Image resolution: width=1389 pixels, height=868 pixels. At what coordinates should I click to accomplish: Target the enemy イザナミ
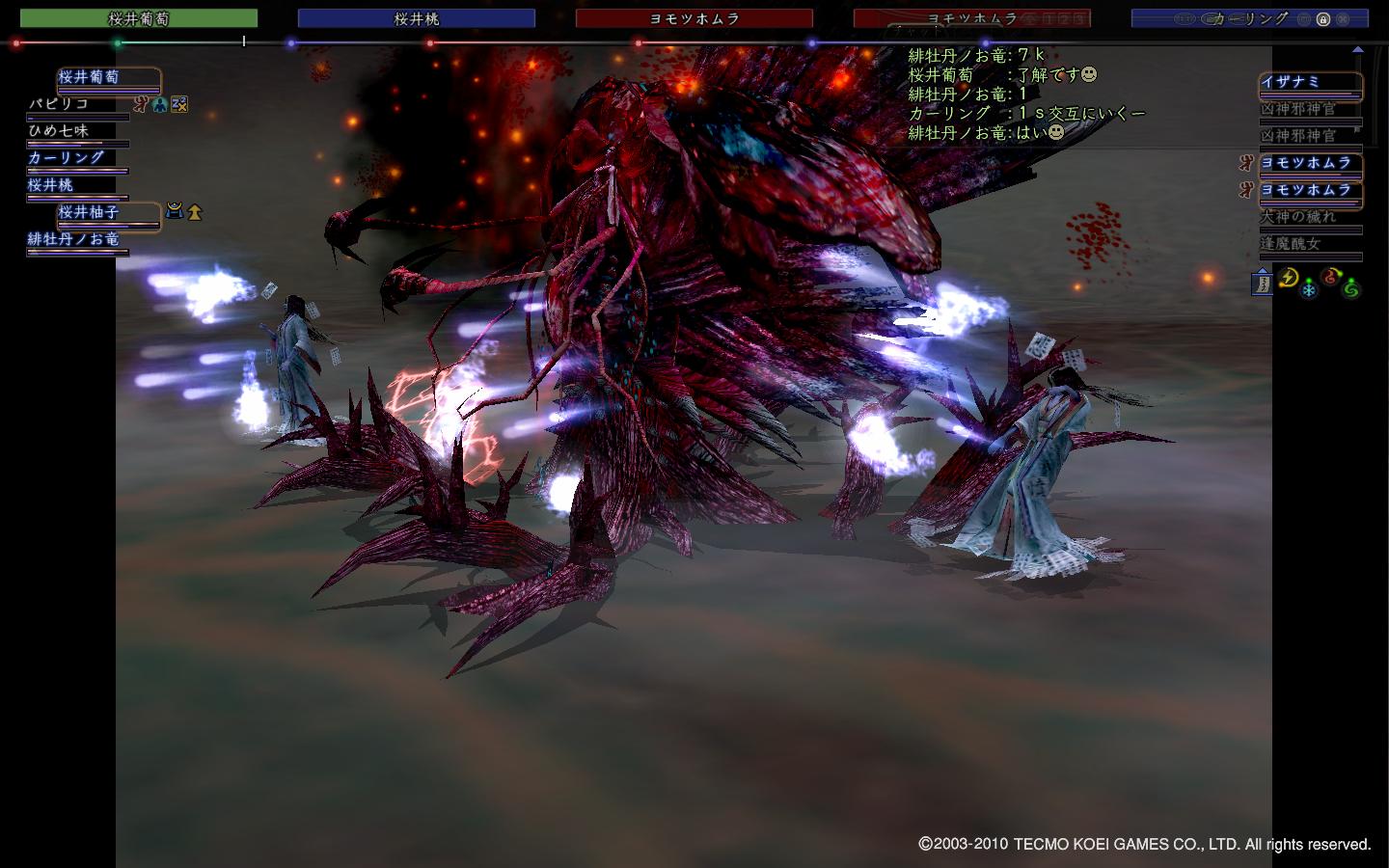[1292, 83]
